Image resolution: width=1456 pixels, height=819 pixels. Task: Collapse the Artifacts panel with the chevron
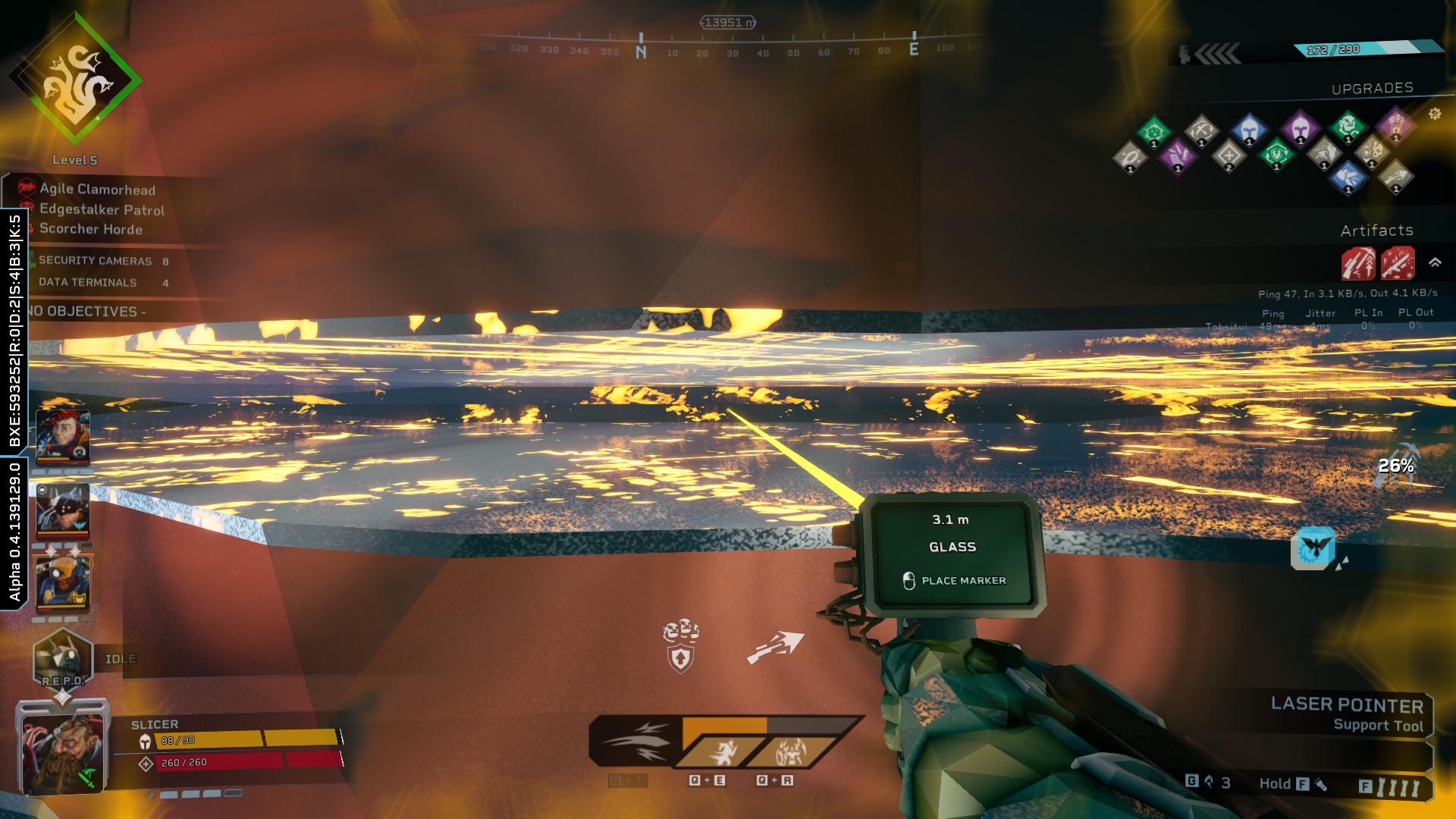click(x=1435, y=262)
